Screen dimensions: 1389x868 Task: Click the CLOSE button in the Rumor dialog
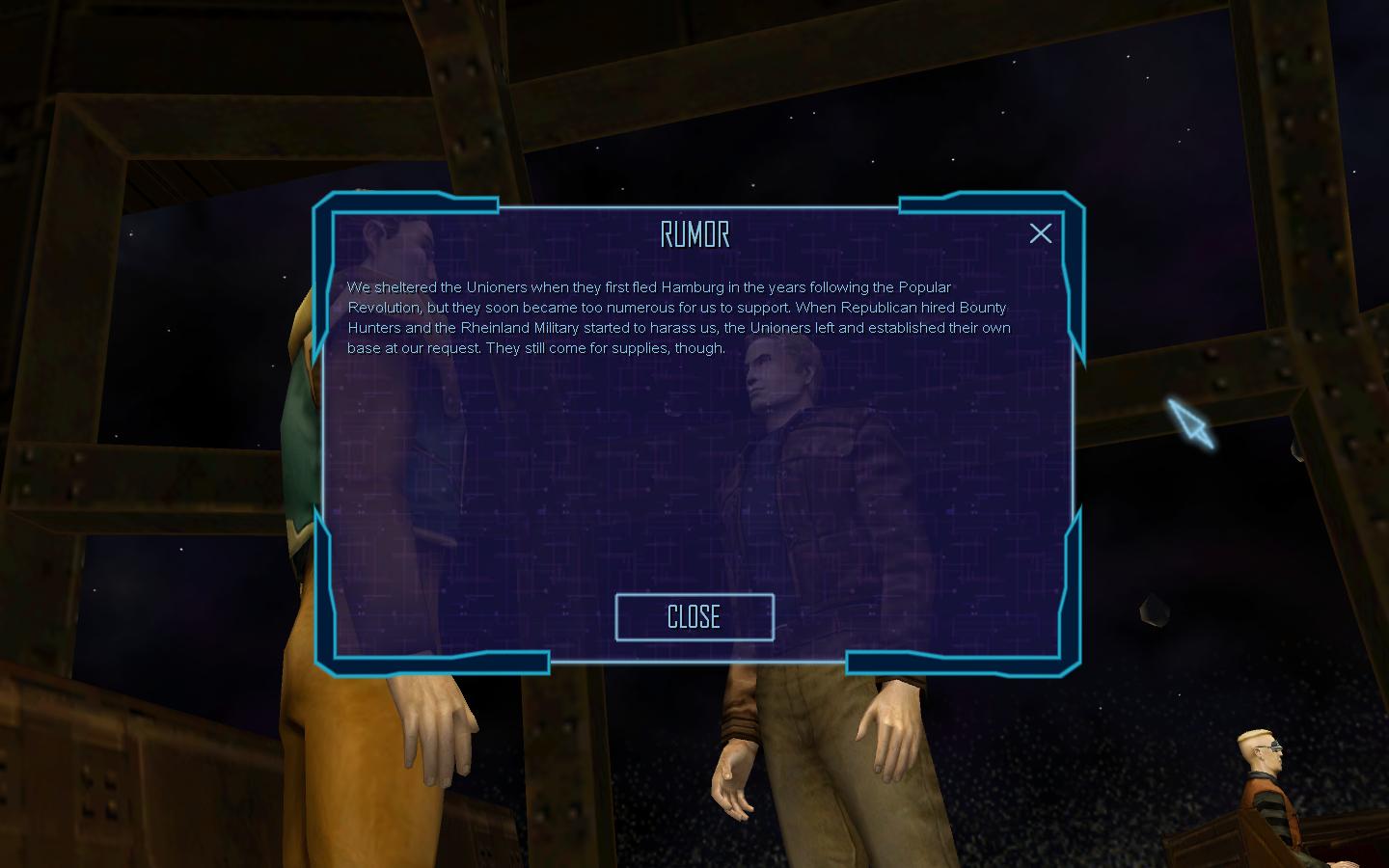point(694,617)
